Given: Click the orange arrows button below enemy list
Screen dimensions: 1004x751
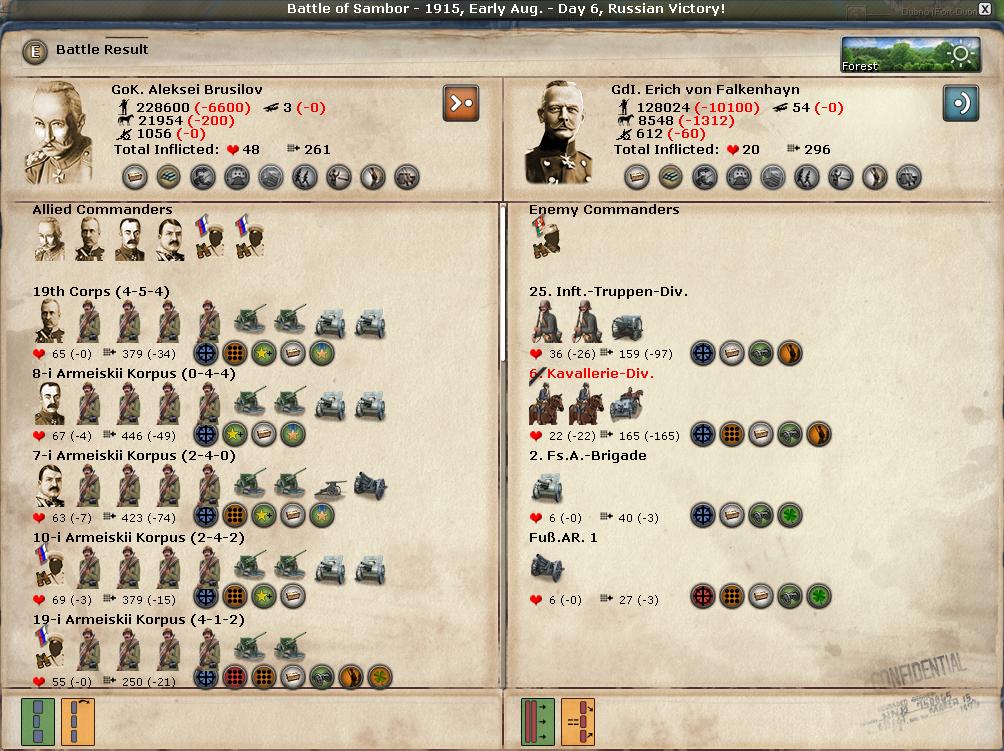Looking at the screenshot, I should pos(578,721).
